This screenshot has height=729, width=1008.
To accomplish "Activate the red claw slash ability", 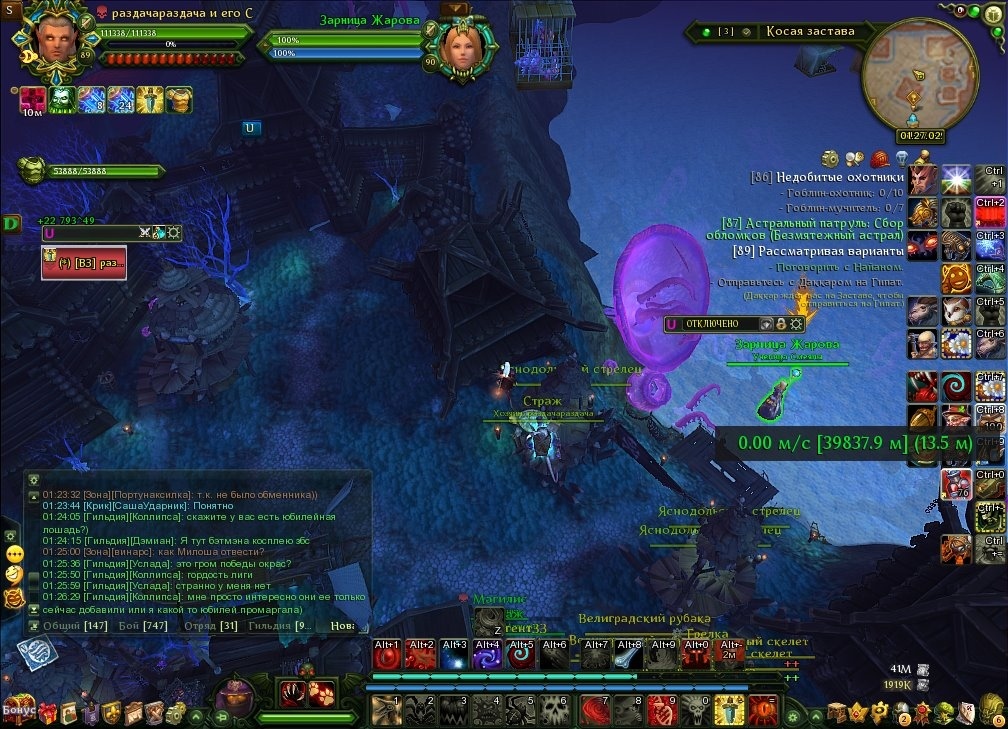I will [293, 693].
